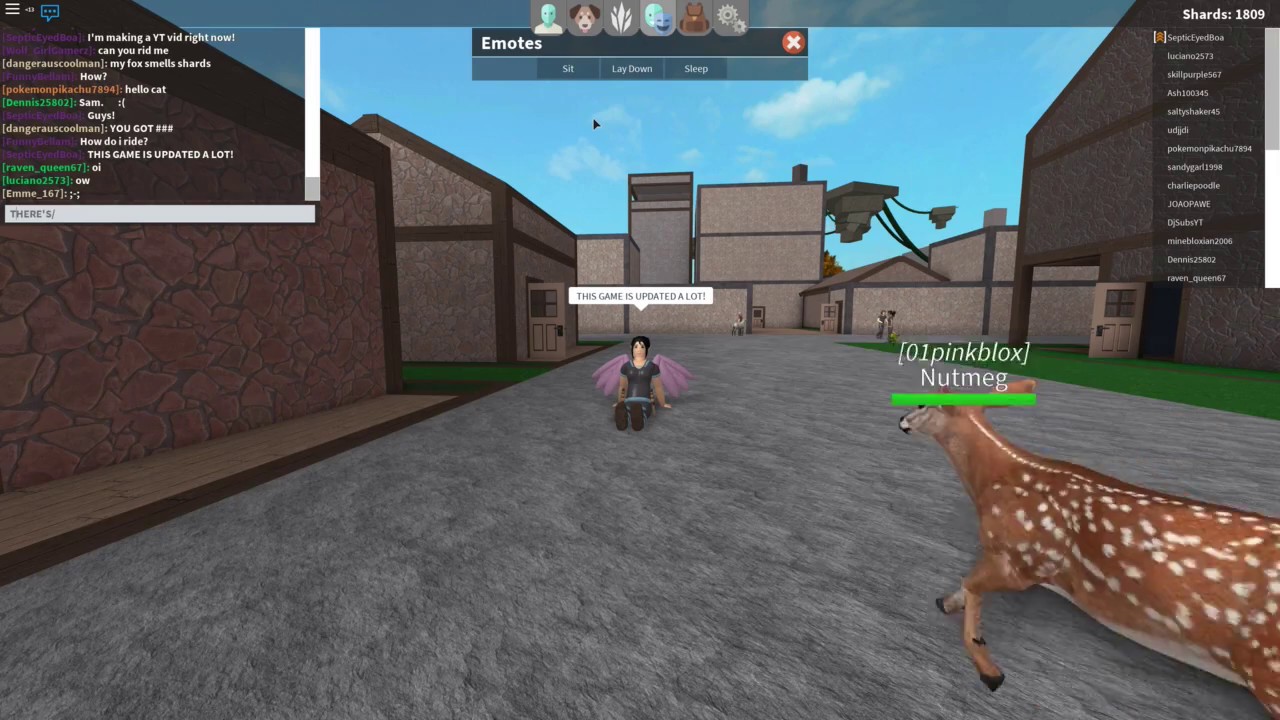Viewport: 1280px width, 720px height.
Task: Open inventory with the backpack icon
Action: tap(693, 14)
